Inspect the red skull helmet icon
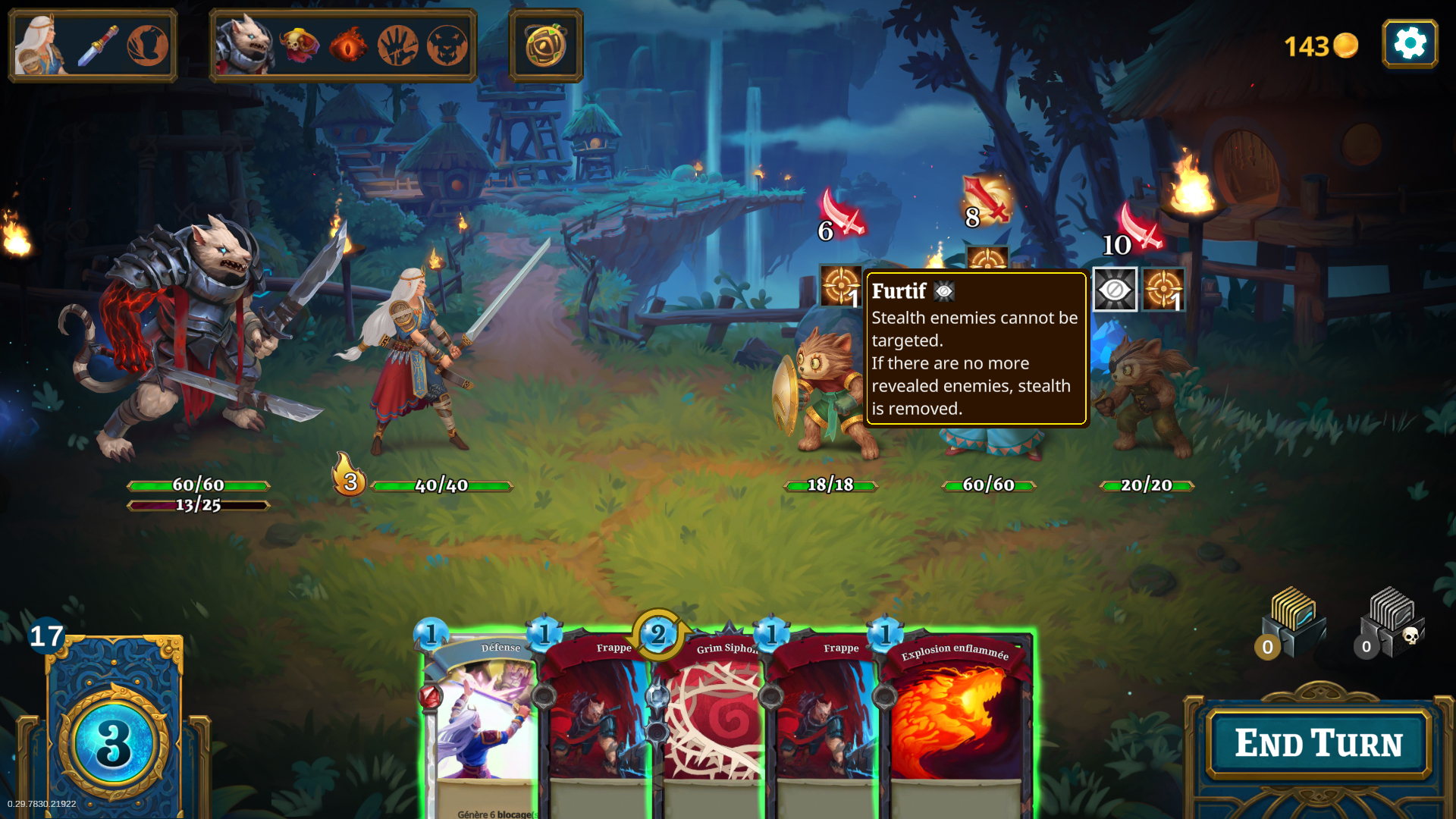1456x819 pixels. tap(299, 45)
